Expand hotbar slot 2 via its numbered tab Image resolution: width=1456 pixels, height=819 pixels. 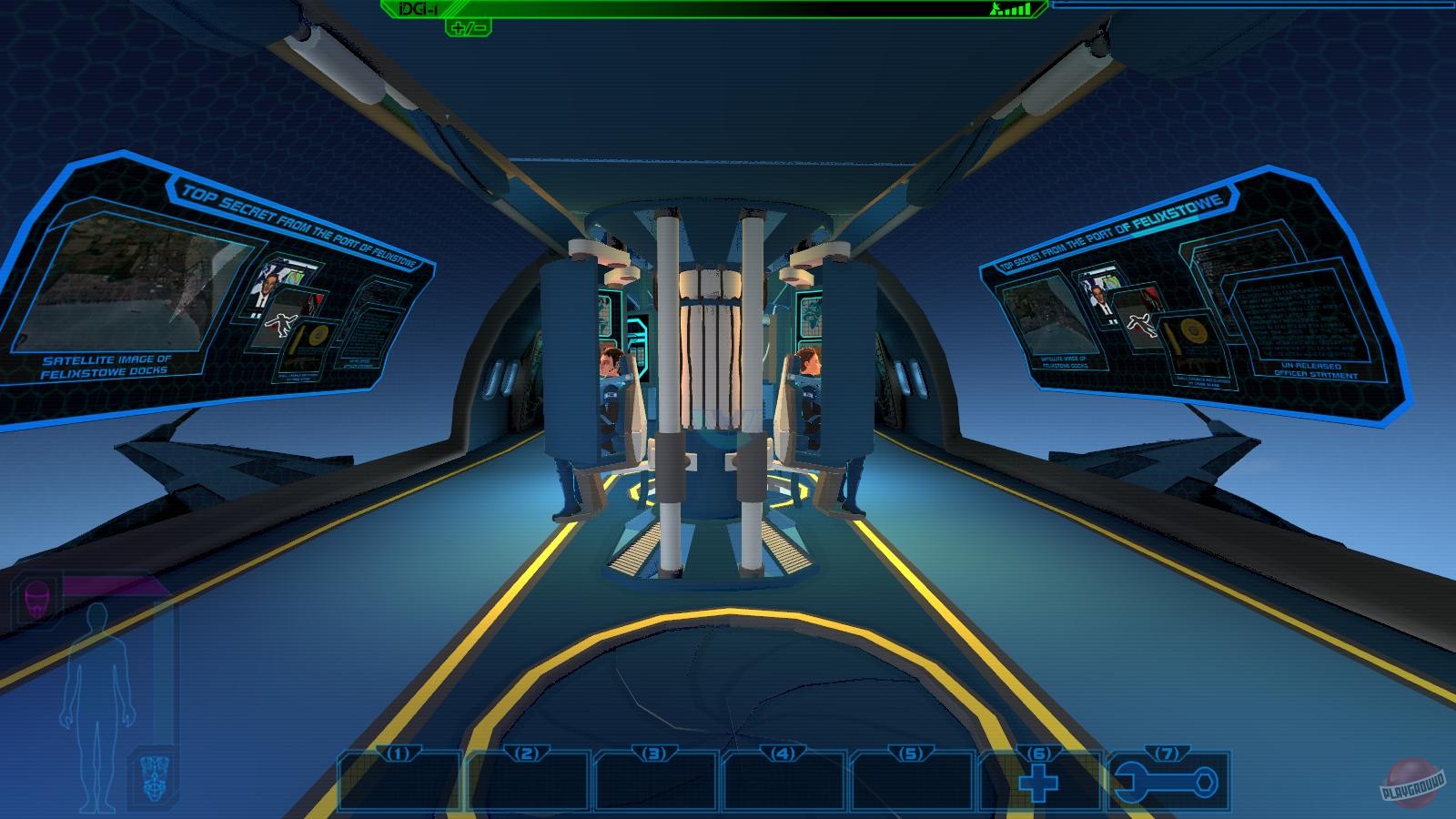tap(524, 753)
